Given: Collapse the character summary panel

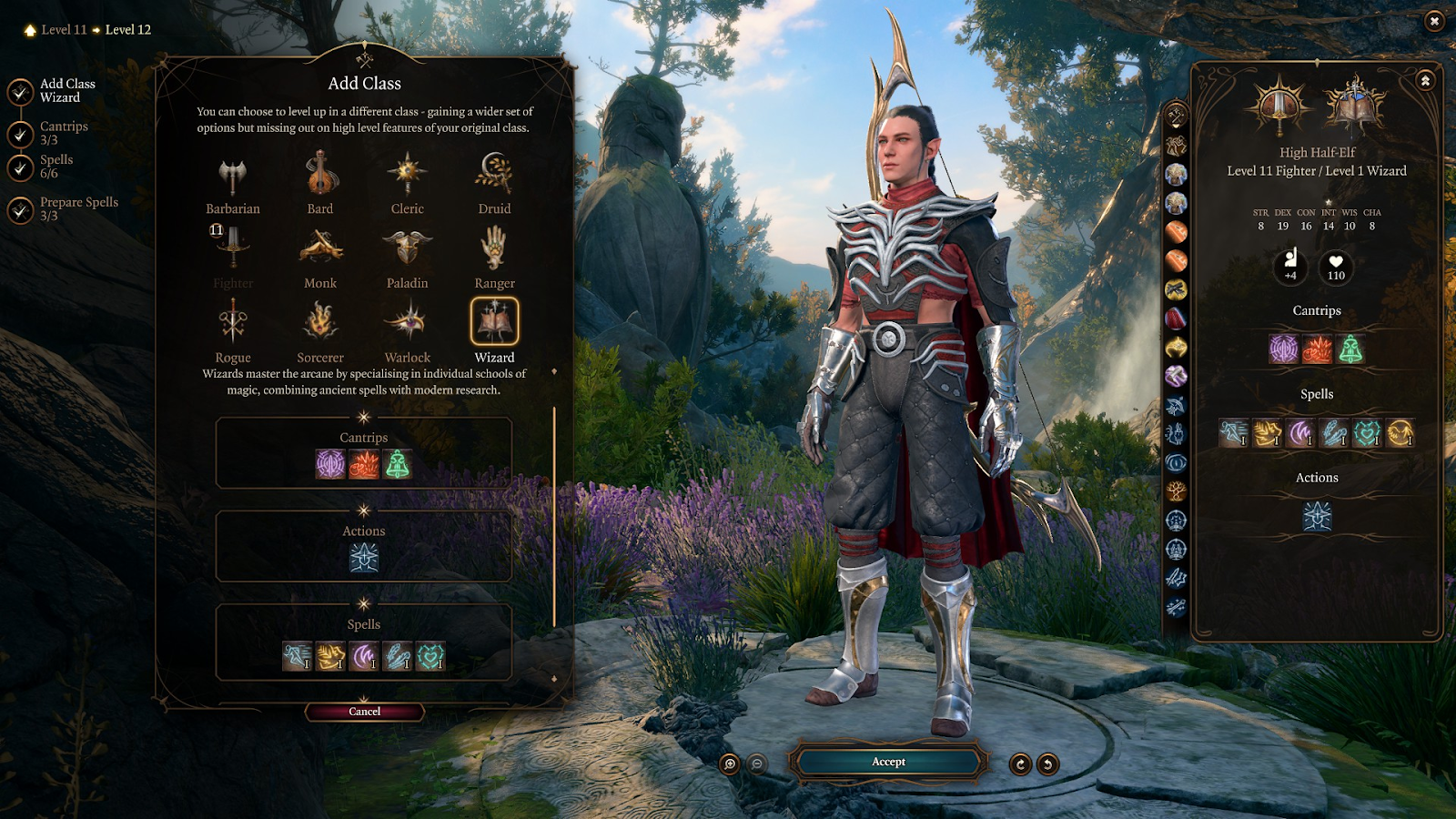Looking at the screenshot, I should click(x=1425, y=81).
